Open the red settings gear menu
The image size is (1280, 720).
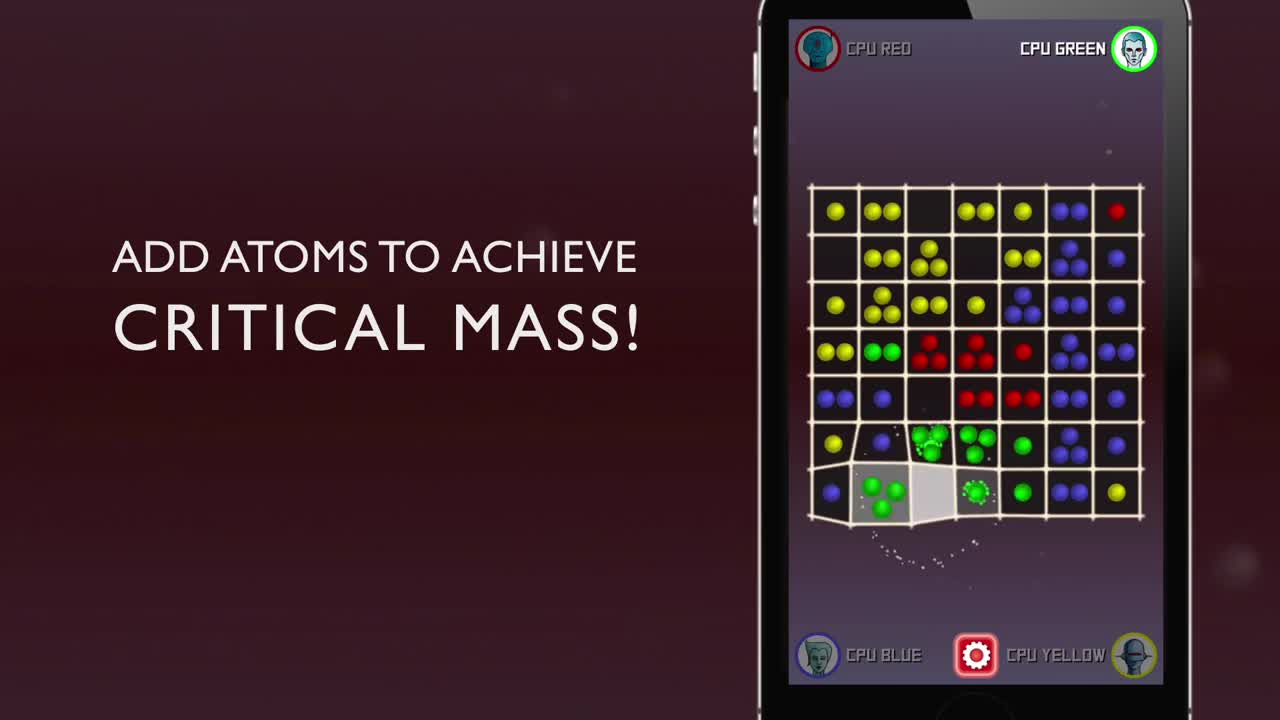tap(975, 655)
